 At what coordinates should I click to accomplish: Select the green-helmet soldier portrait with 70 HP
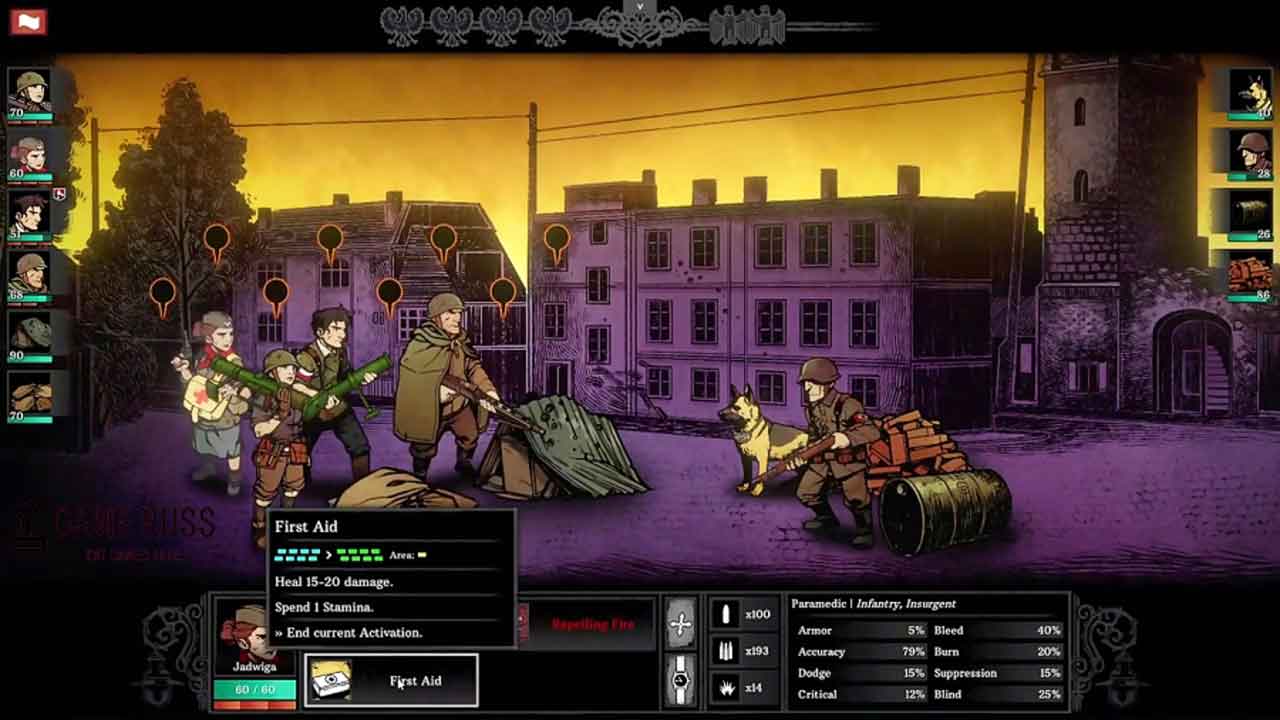pos(30,93)
